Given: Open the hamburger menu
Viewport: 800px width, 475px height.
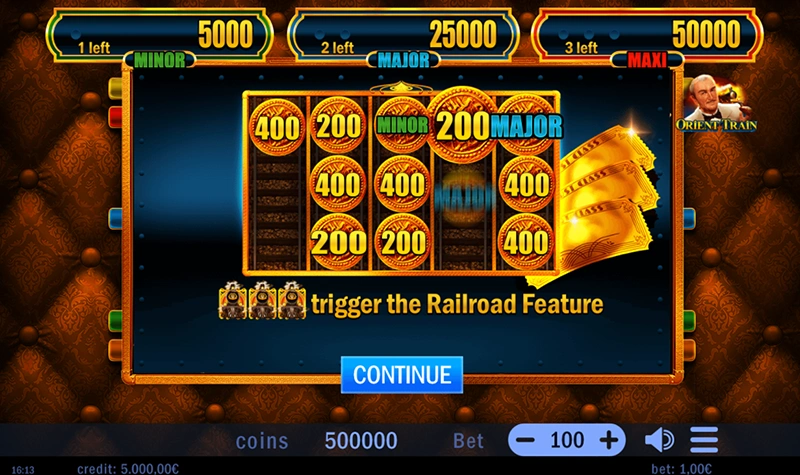Looking at the screenshot, I should [704, 440].
